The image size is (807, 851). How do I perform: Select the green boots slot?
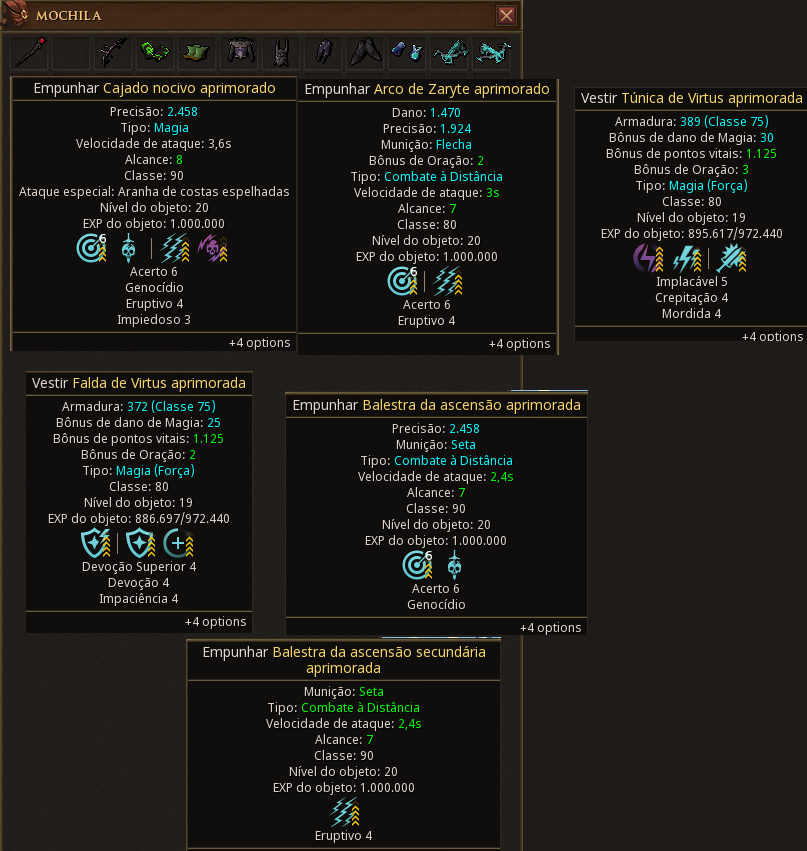(x=197, y=52)
